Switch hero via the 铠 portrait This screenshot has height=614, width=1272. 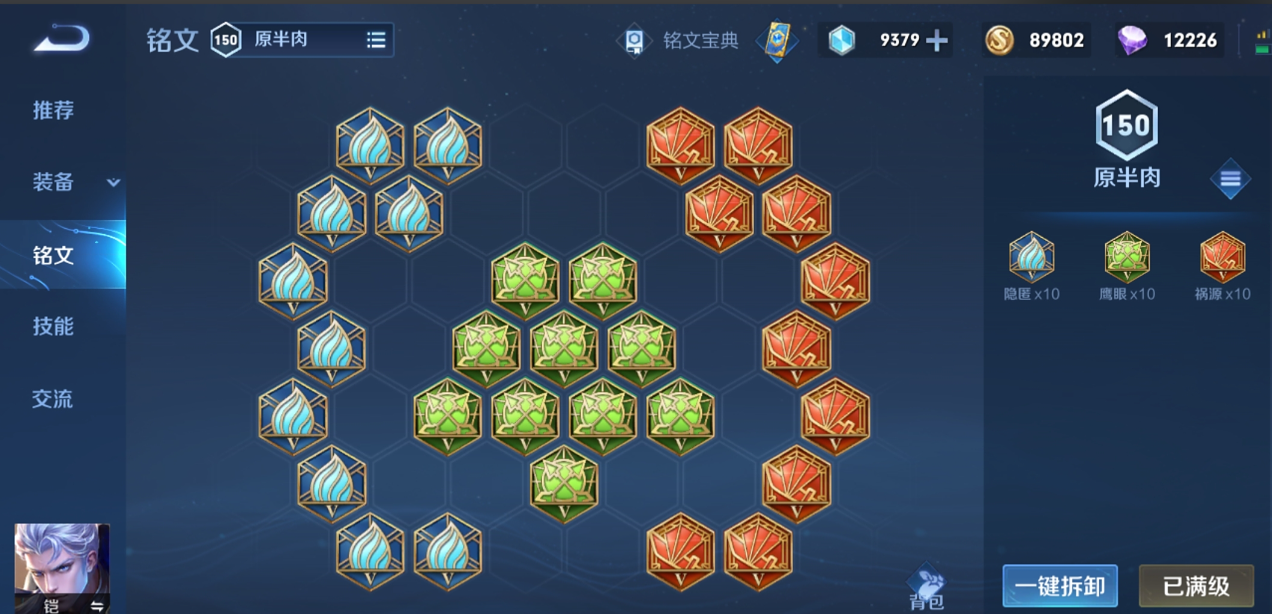click(62, 566)
